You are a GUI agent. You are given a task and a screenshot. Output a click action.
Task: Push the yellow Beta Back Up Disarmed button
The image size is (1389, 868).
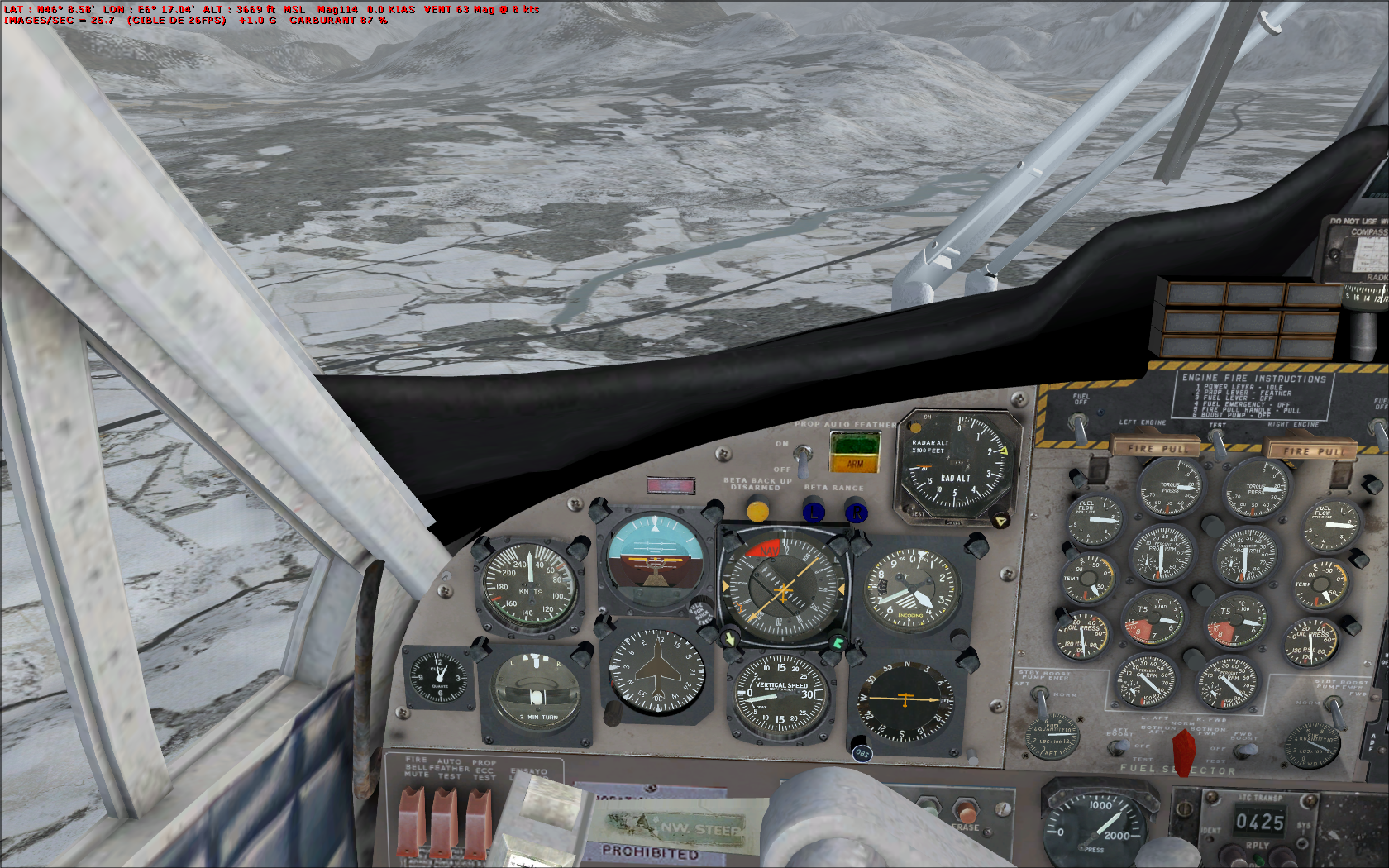(x=757, y=511)
